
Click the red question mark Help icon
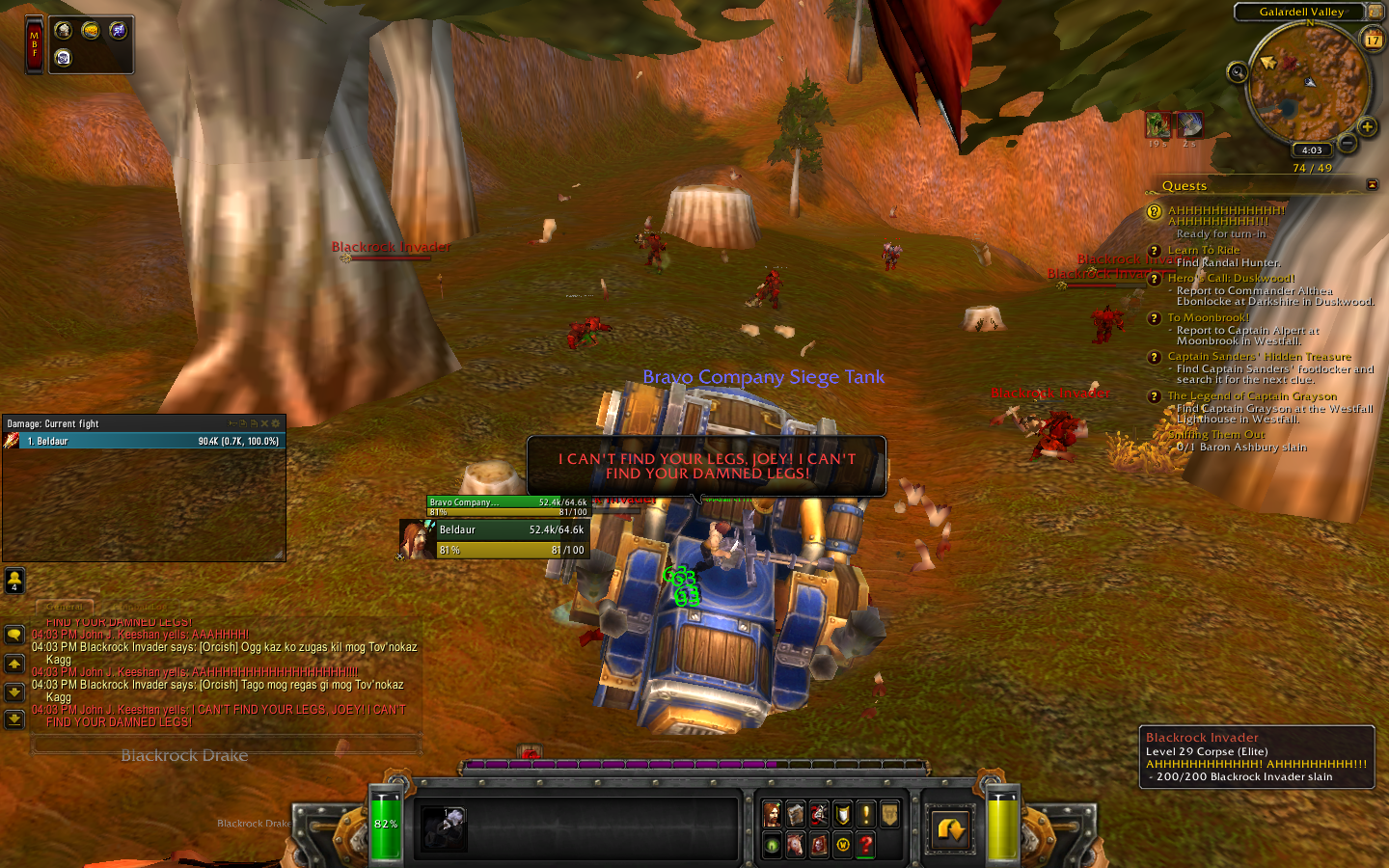(865, 845)
